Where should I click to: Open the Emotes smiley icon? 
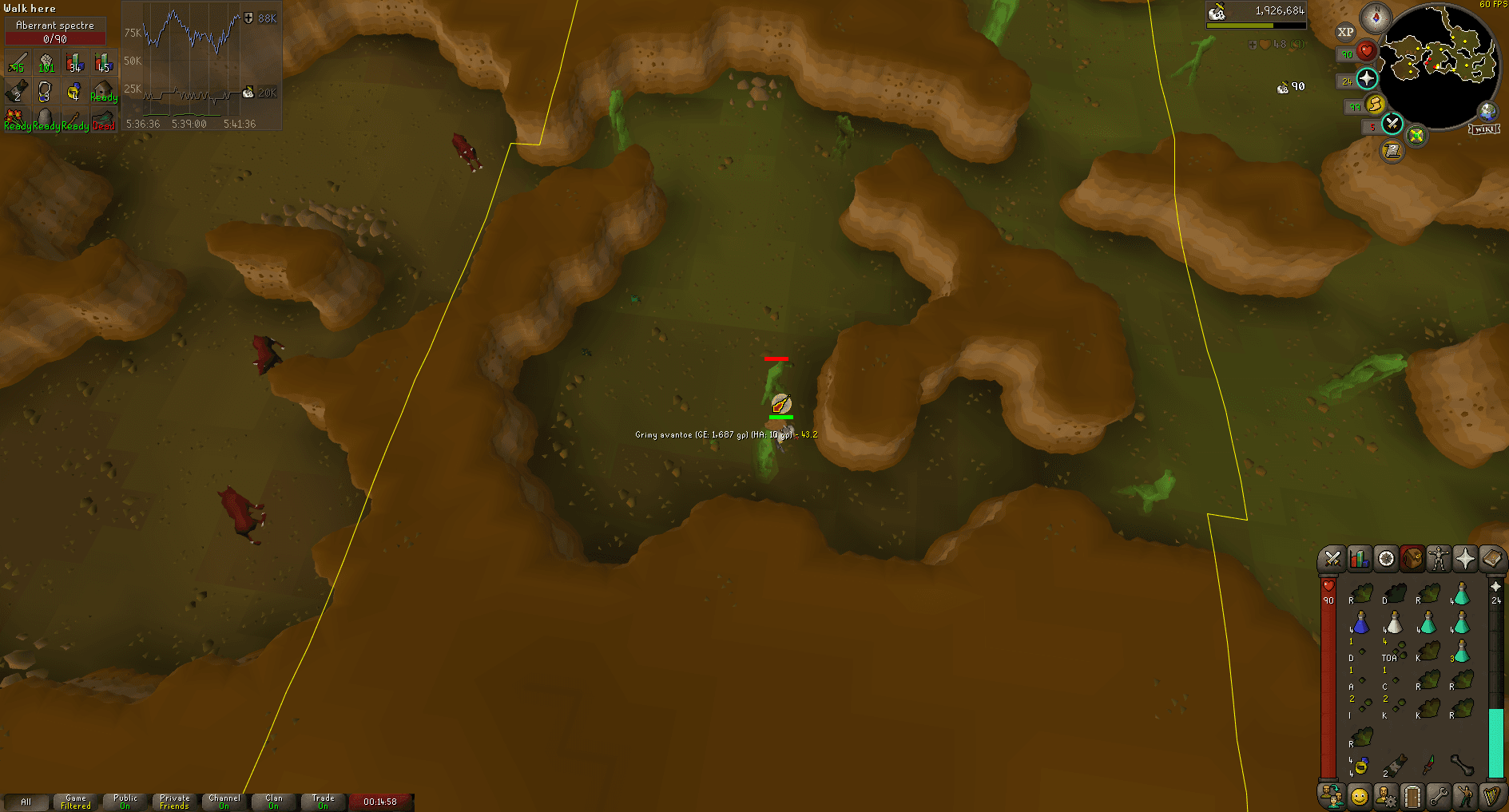[x=1358, y=796]
